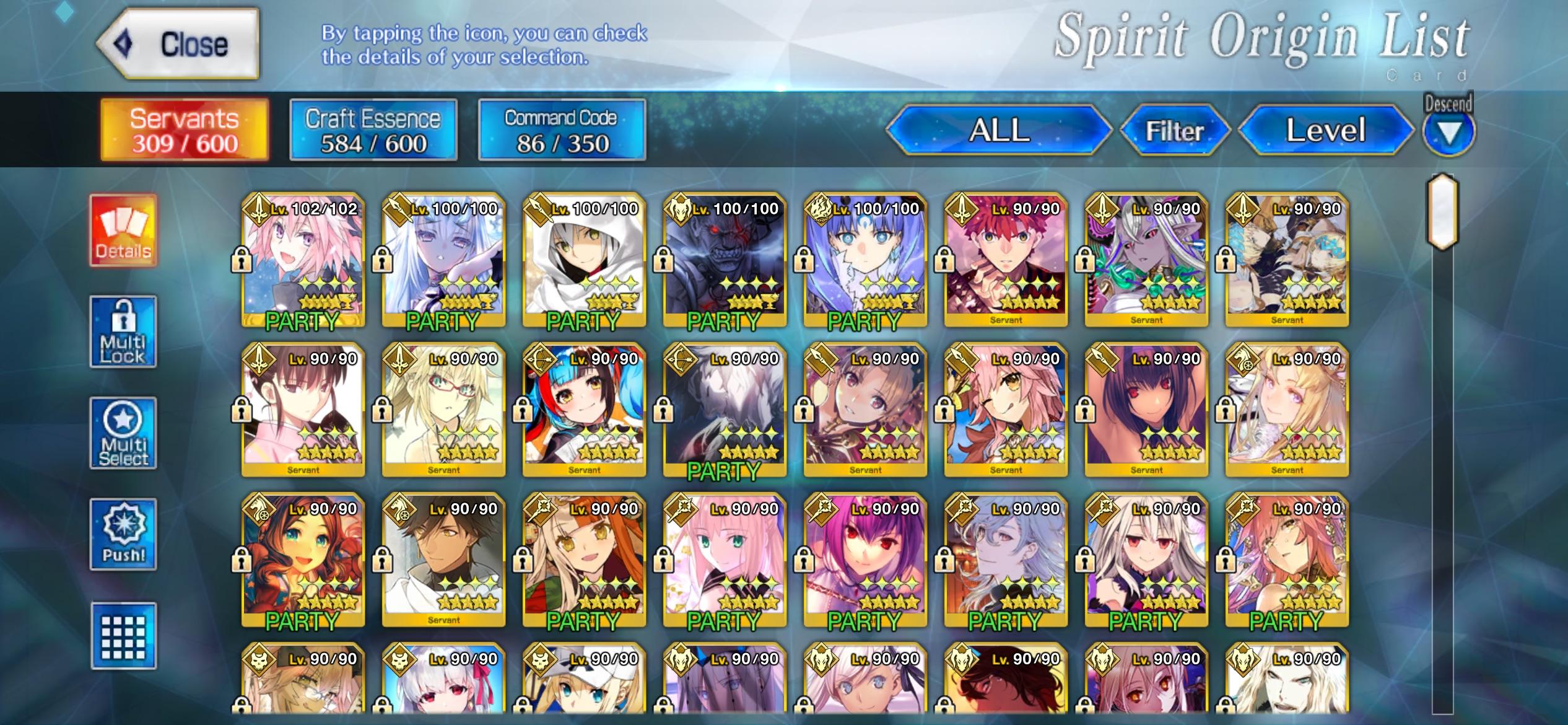Open the ALL class selector
The width and height of the screenshot is (1568, 725).
click(x=999, y=130)
